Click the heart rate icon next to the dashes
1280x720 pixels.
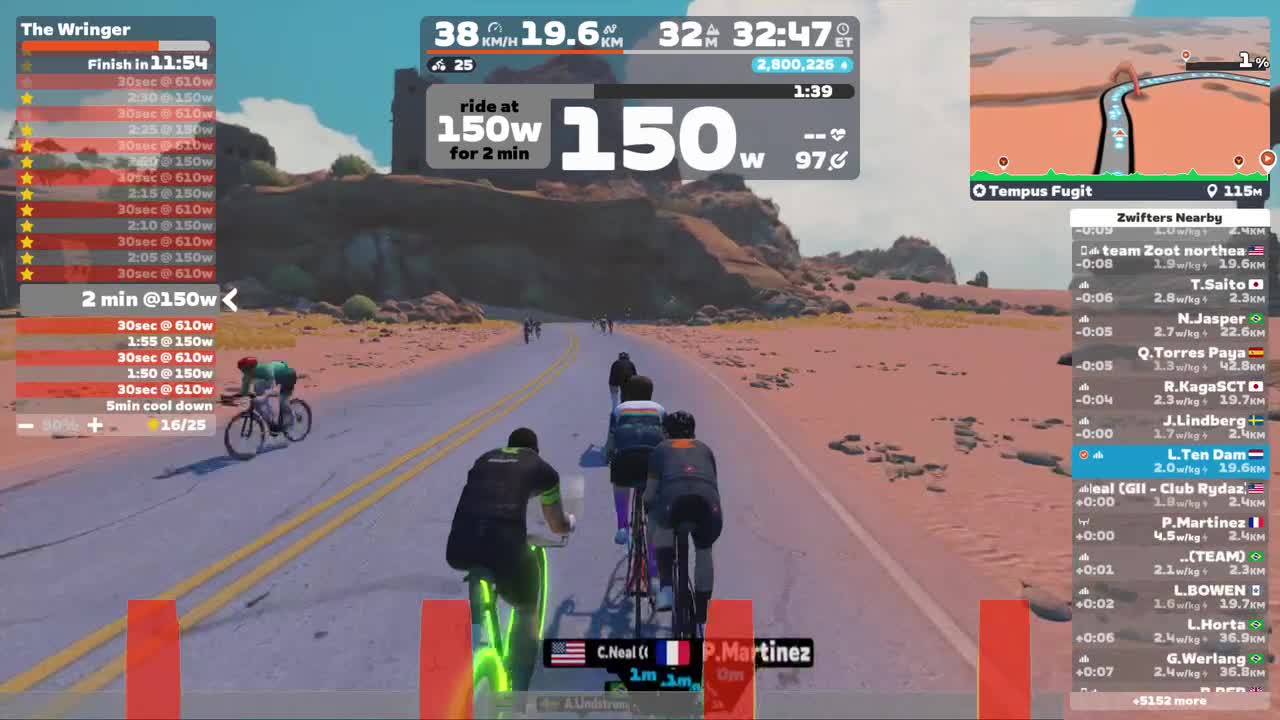837,132
